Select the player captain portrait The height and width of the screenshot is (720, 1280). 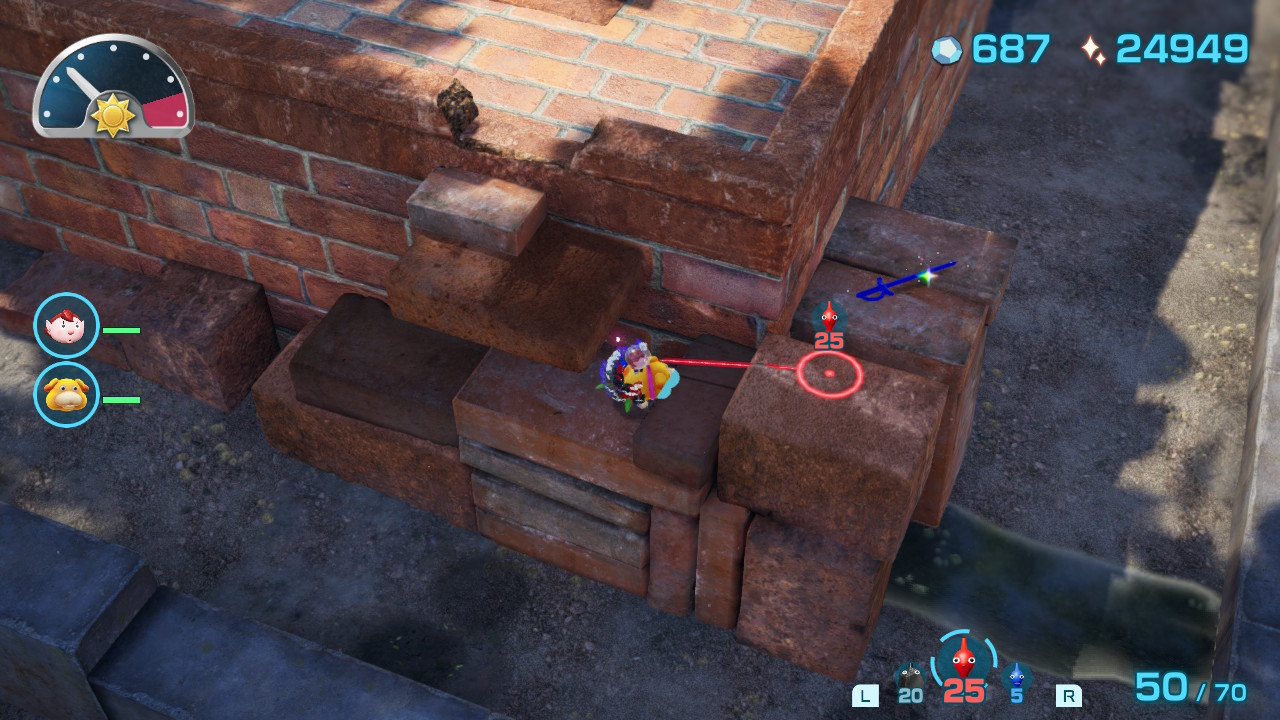66,326
